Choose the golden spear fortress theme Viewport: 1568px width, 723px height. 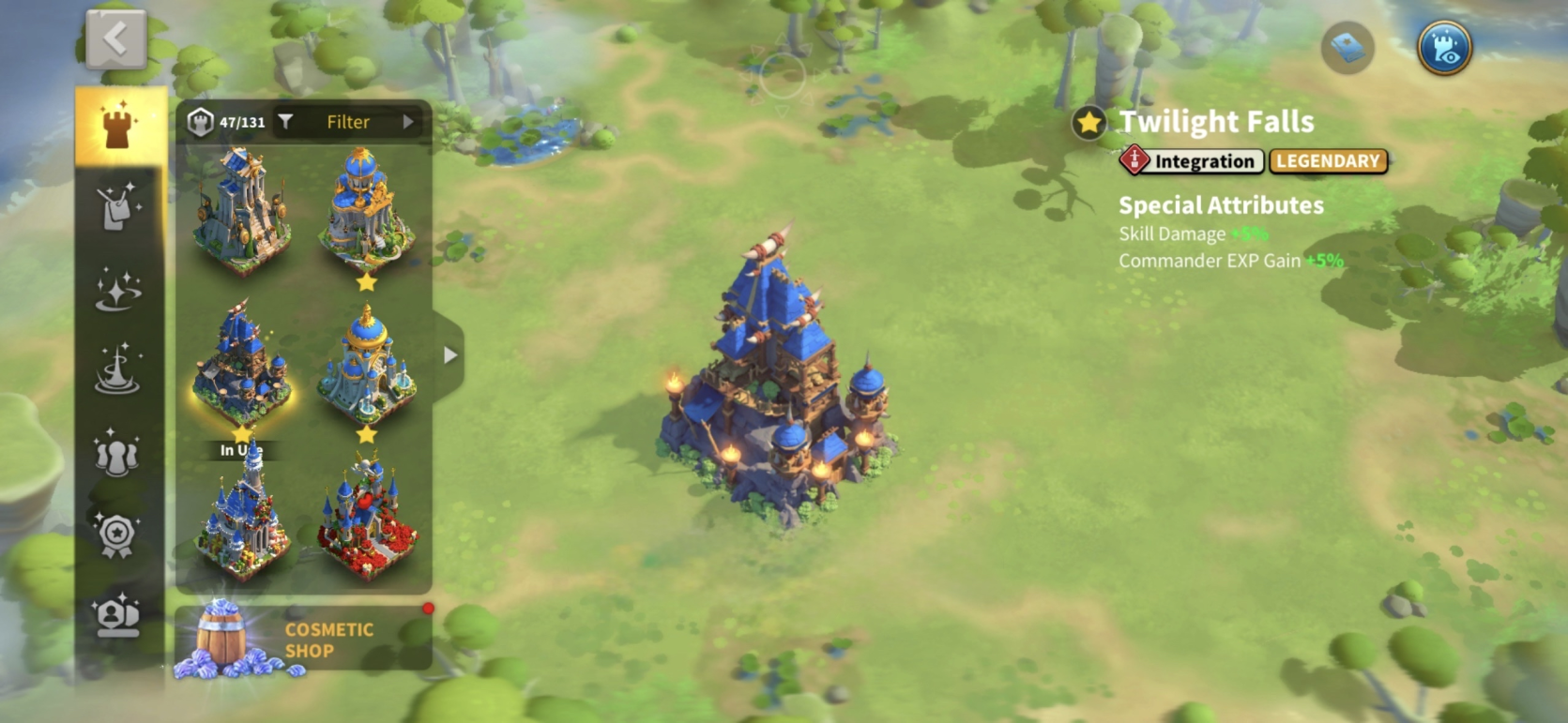pos(241,211)
